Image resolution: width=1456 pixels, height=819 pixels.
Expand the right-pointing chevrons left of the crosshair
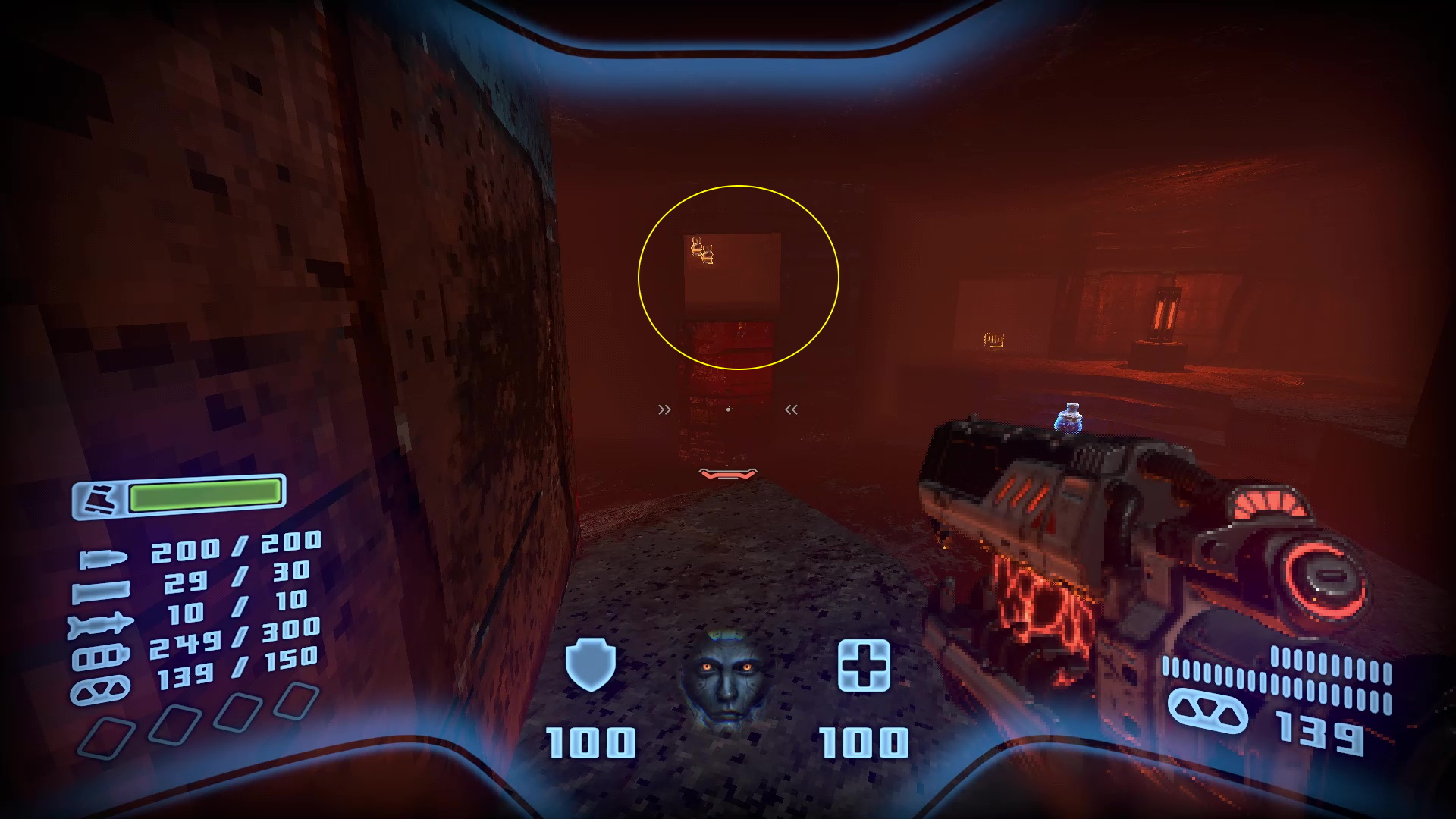(x=665, y=409)
